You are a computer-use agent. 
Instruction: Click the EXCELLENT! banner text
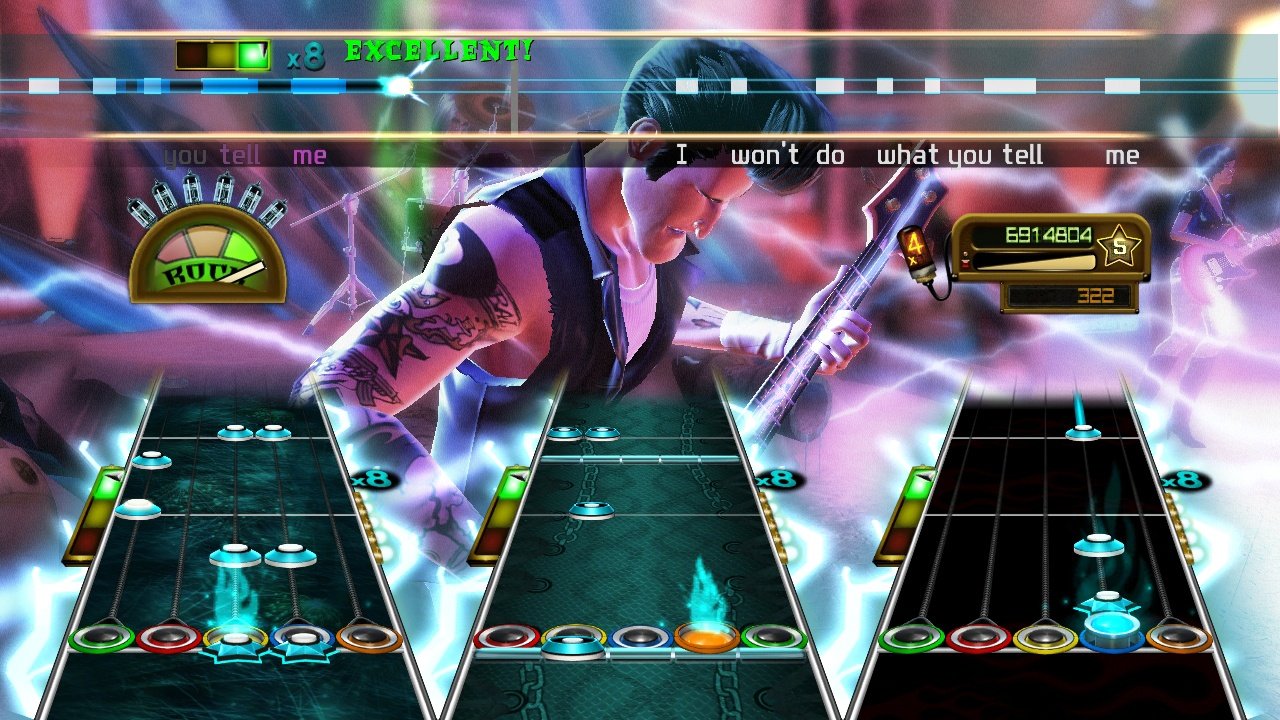pos(440,50)
